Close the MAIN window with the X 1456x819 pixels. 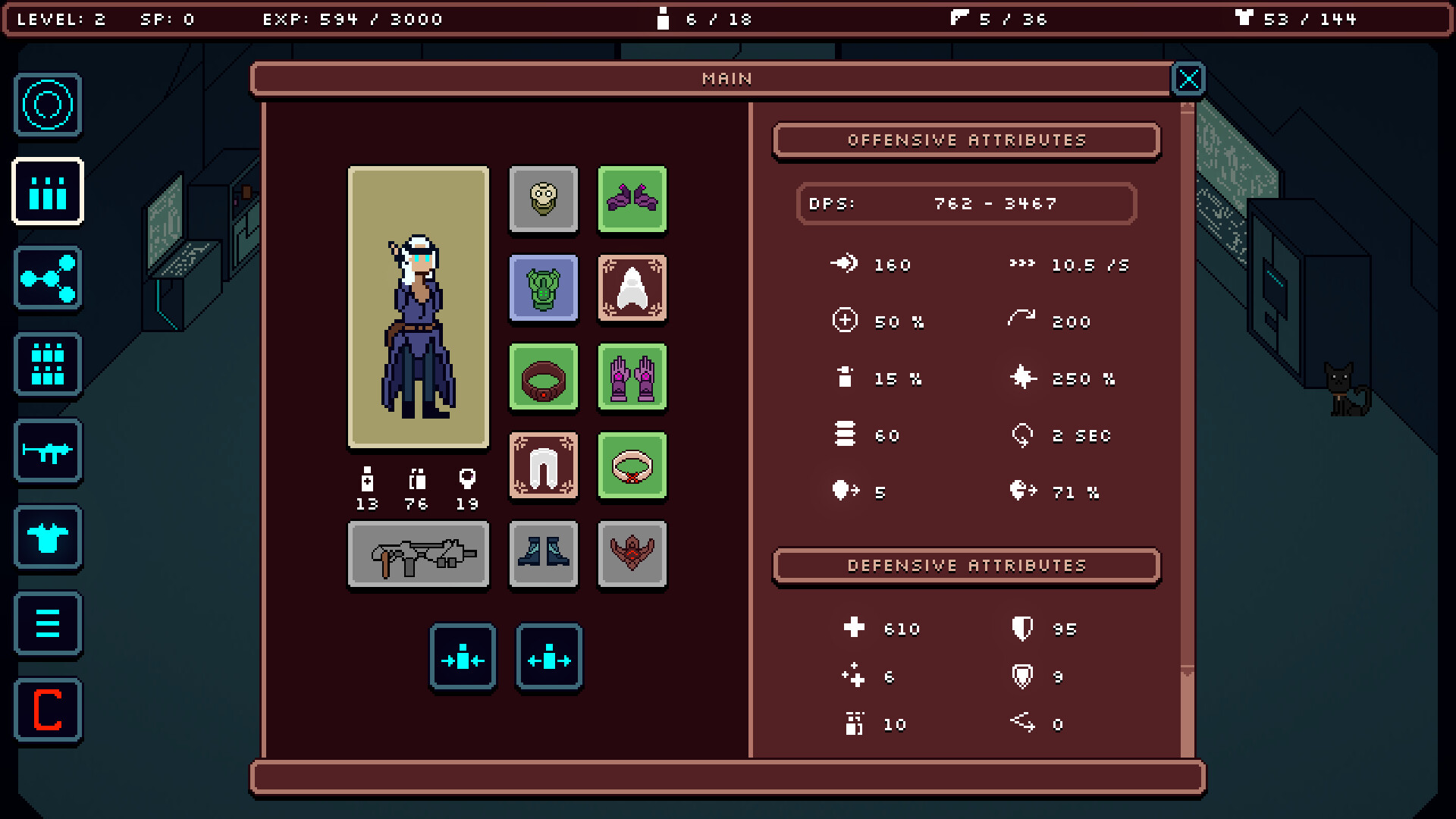coord(1188,78)
